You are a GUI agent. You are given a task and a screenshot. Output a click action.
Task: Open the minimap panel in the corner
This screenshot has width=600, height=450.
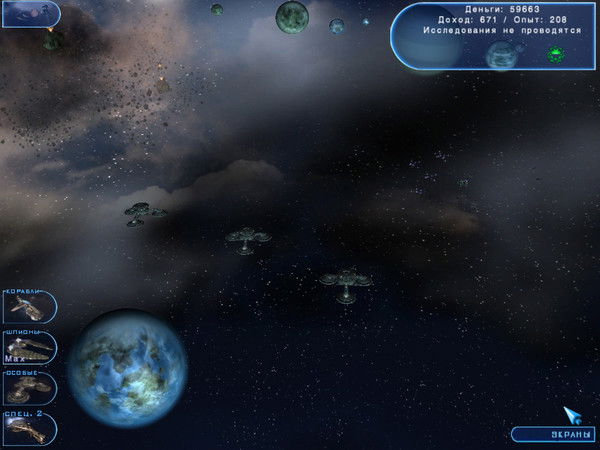30,13
